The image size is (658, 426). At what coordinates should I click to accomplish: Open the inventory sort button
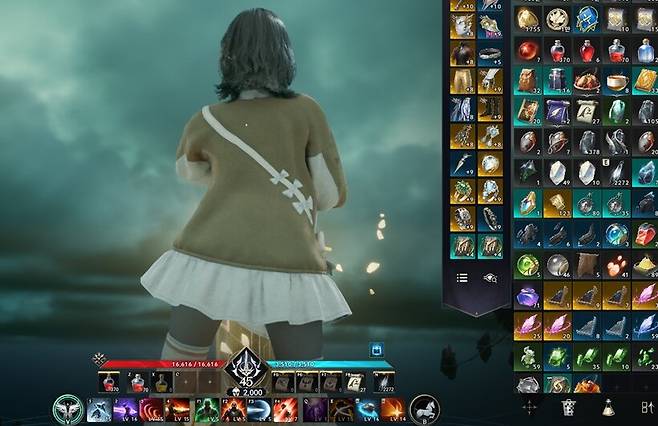tap(643, 407)
